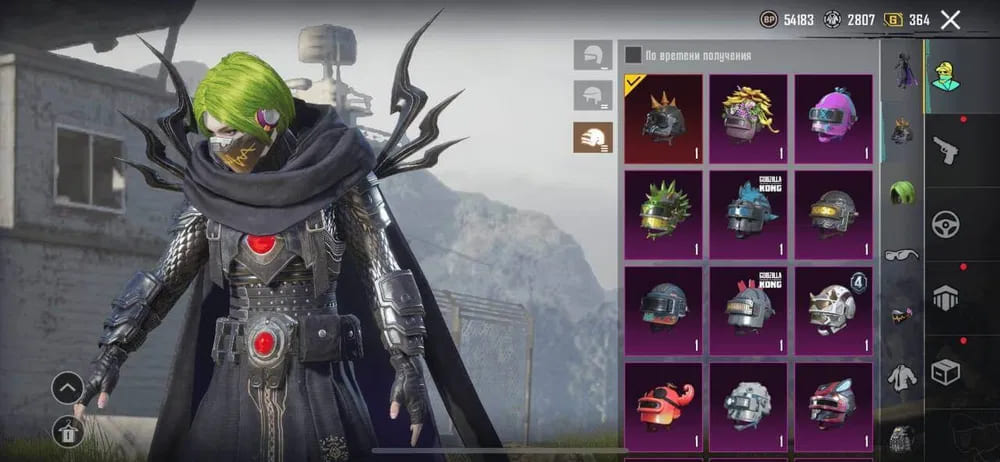Select the blue-spiked Godzilla helmet skin

pos(748,214)
